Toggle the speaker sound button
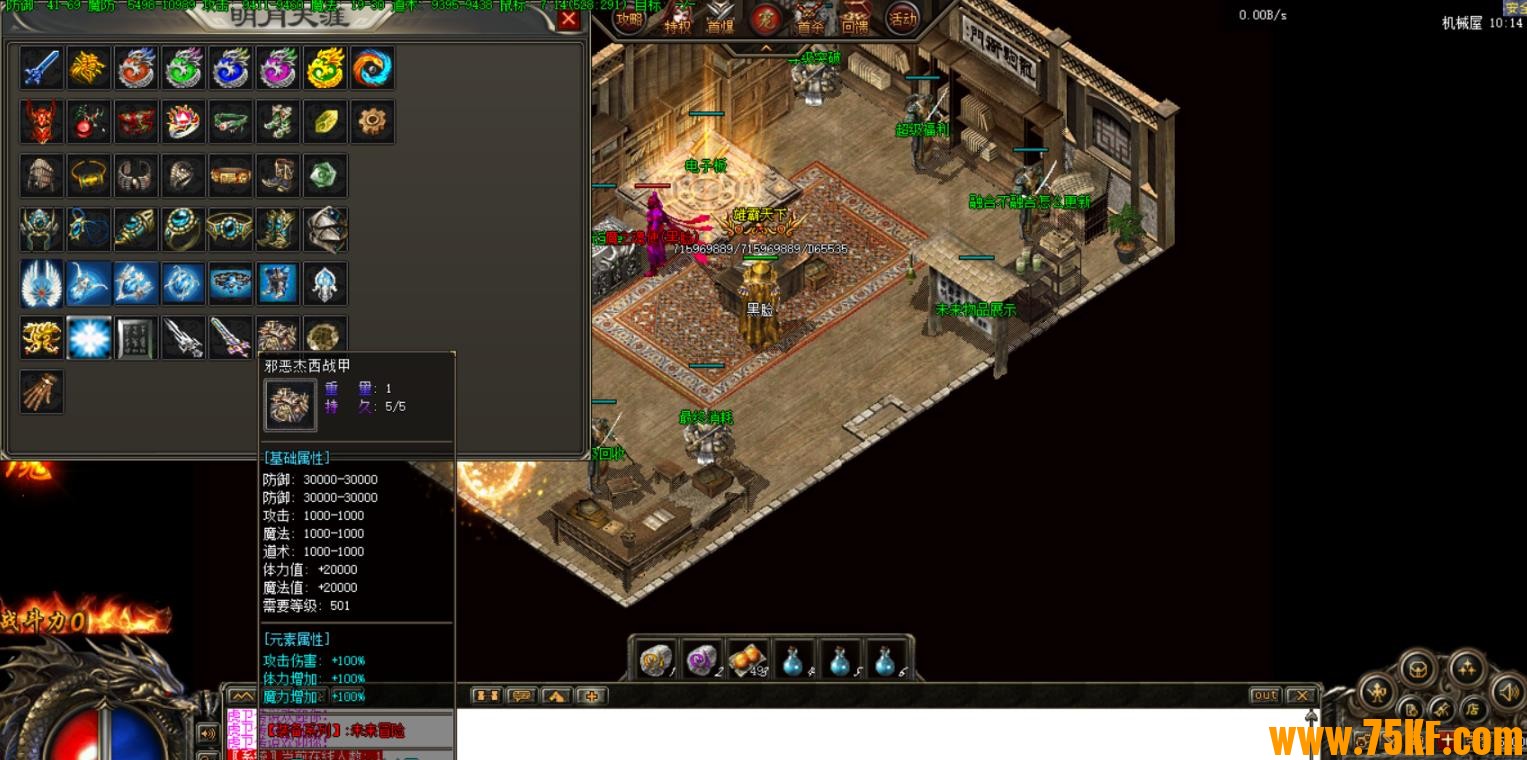The width and height of the screenshot is (1527, 760). click(x=1507, y=690)
